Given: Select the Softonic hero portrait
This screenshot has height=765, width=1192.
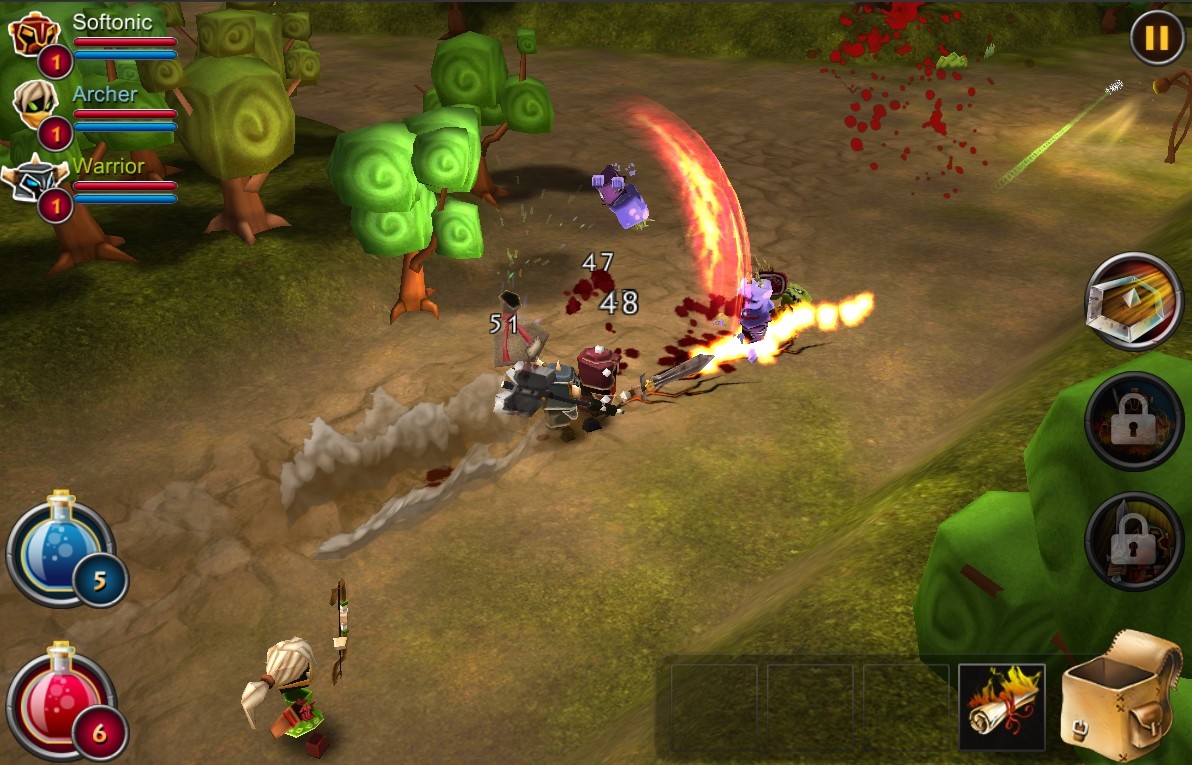Looking at the screenshot, I should [35, 36].
